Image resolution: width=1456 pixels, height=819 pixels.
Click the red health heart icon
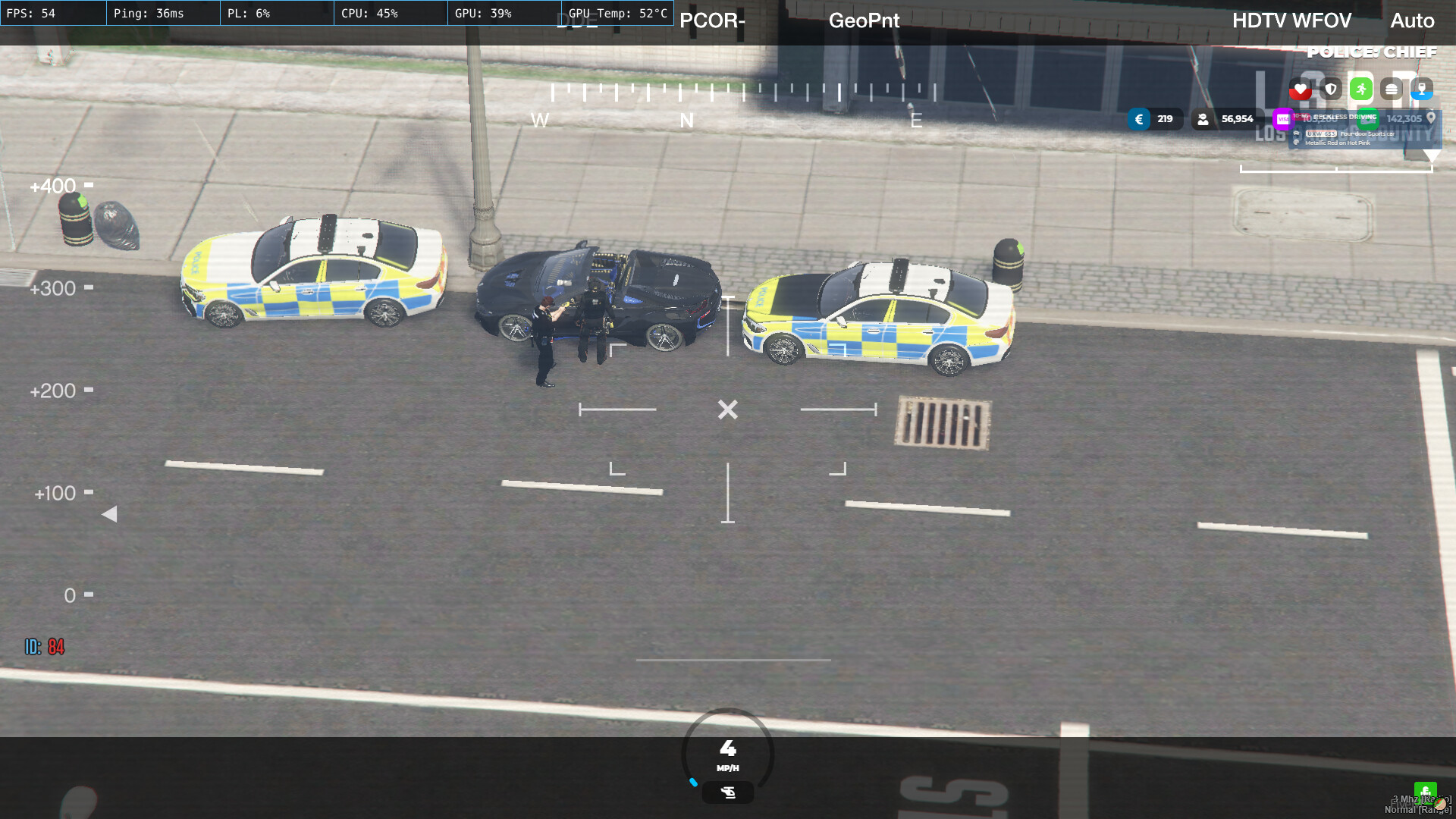[x=1301, y=89]
